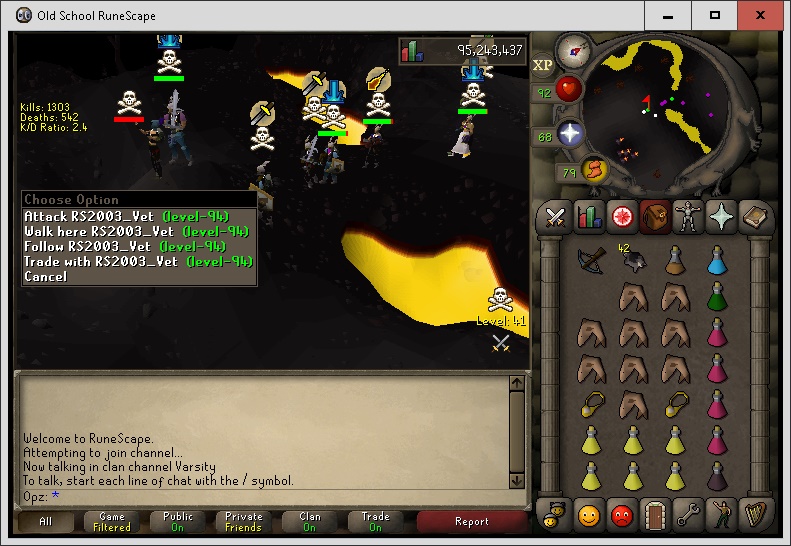Switch to the Stats bar-chart tab
Screen dimensions: 791x546
[x=590, y=217]
